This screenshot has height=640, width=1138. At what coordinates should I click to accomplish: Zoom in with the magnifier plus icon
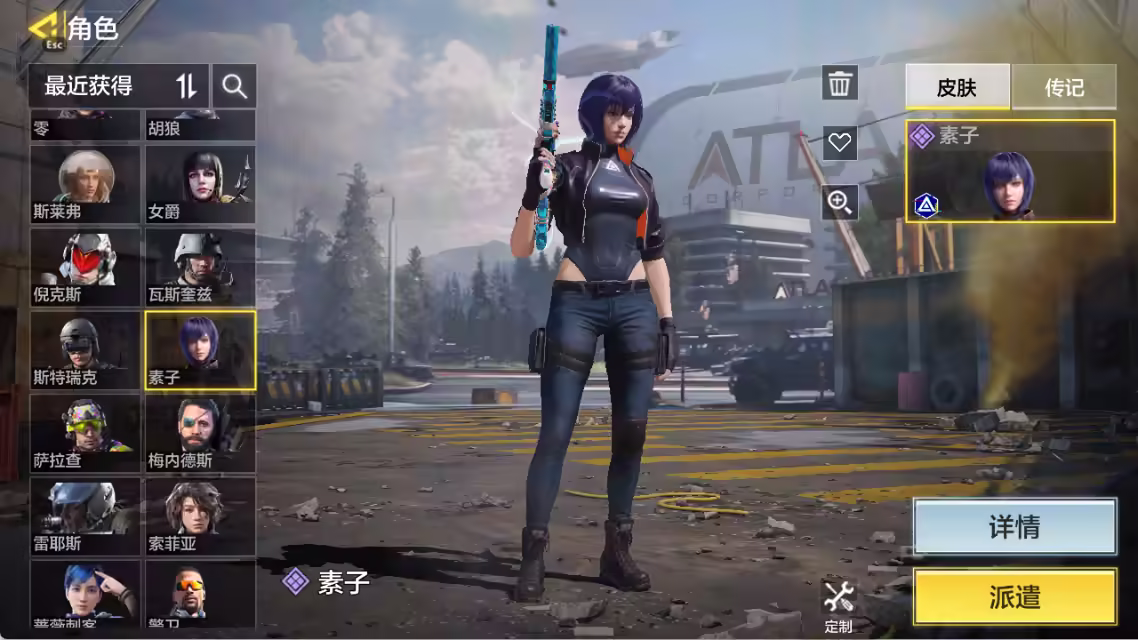point(840,203)
